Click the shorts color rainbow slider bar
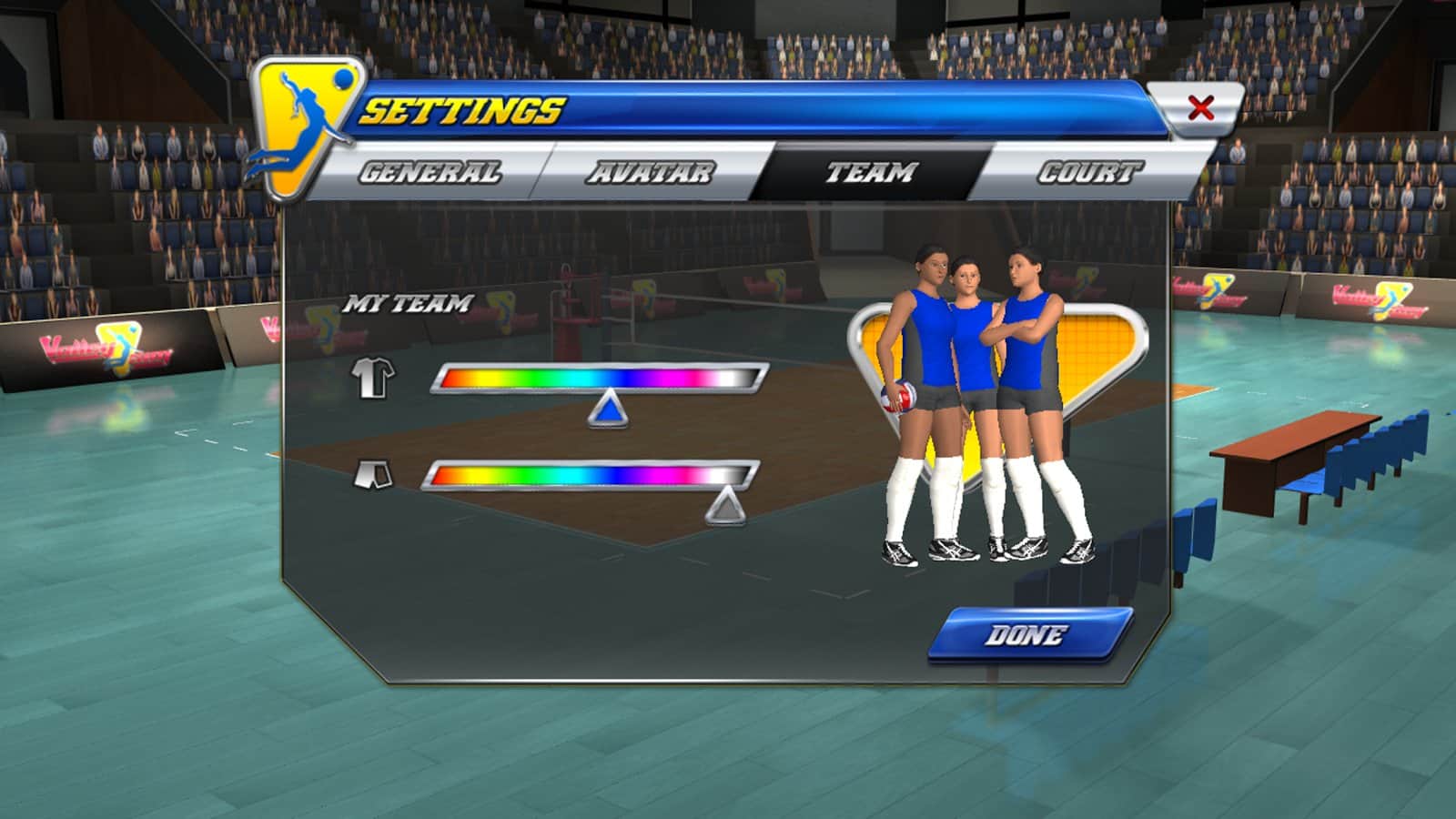The width and height of the screenshot is (1456, 819). click(590, 475)
